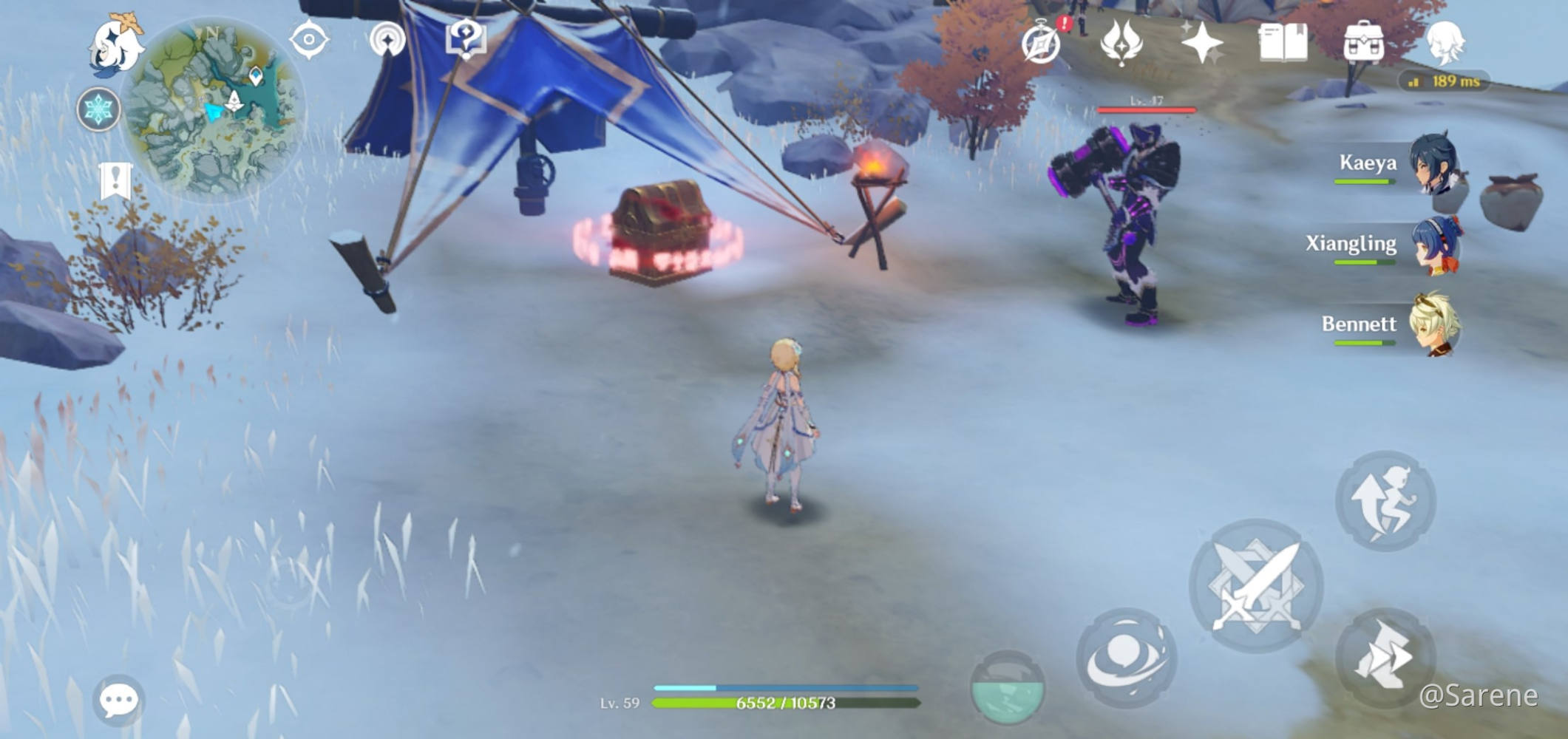Tap the sprint dash button
This screenshot has width=1568, height=739.
pyautogui.click(x=1385, y=658)
